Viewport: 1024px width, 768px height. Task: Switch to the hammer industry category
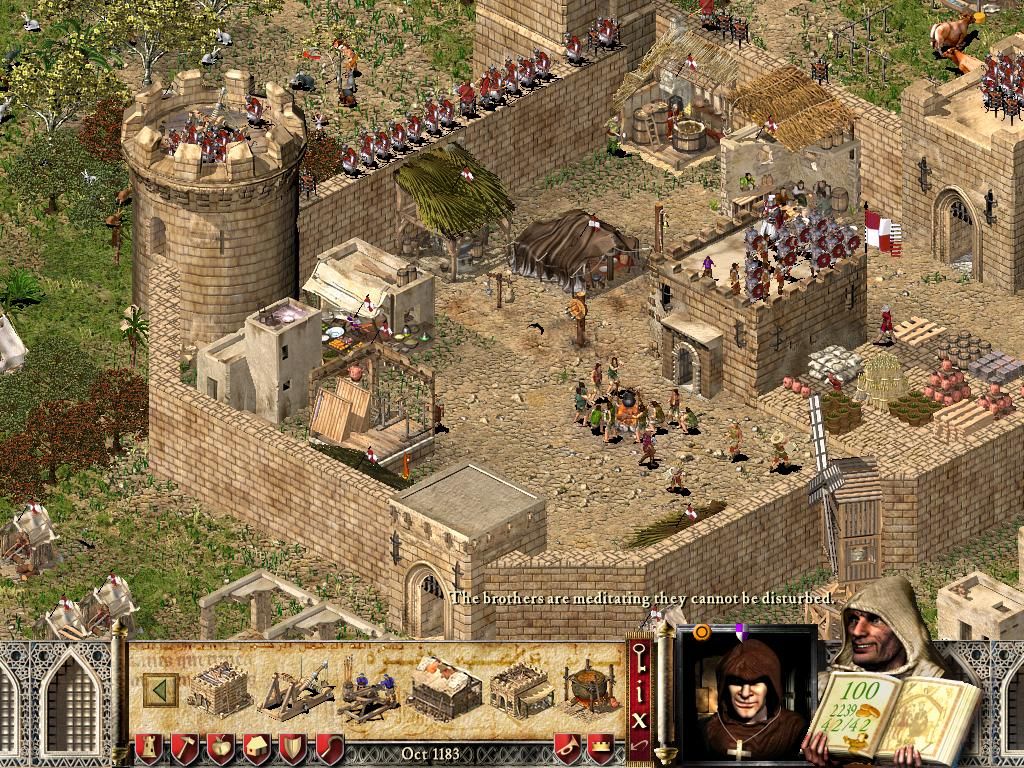click(x=184, y=747)
